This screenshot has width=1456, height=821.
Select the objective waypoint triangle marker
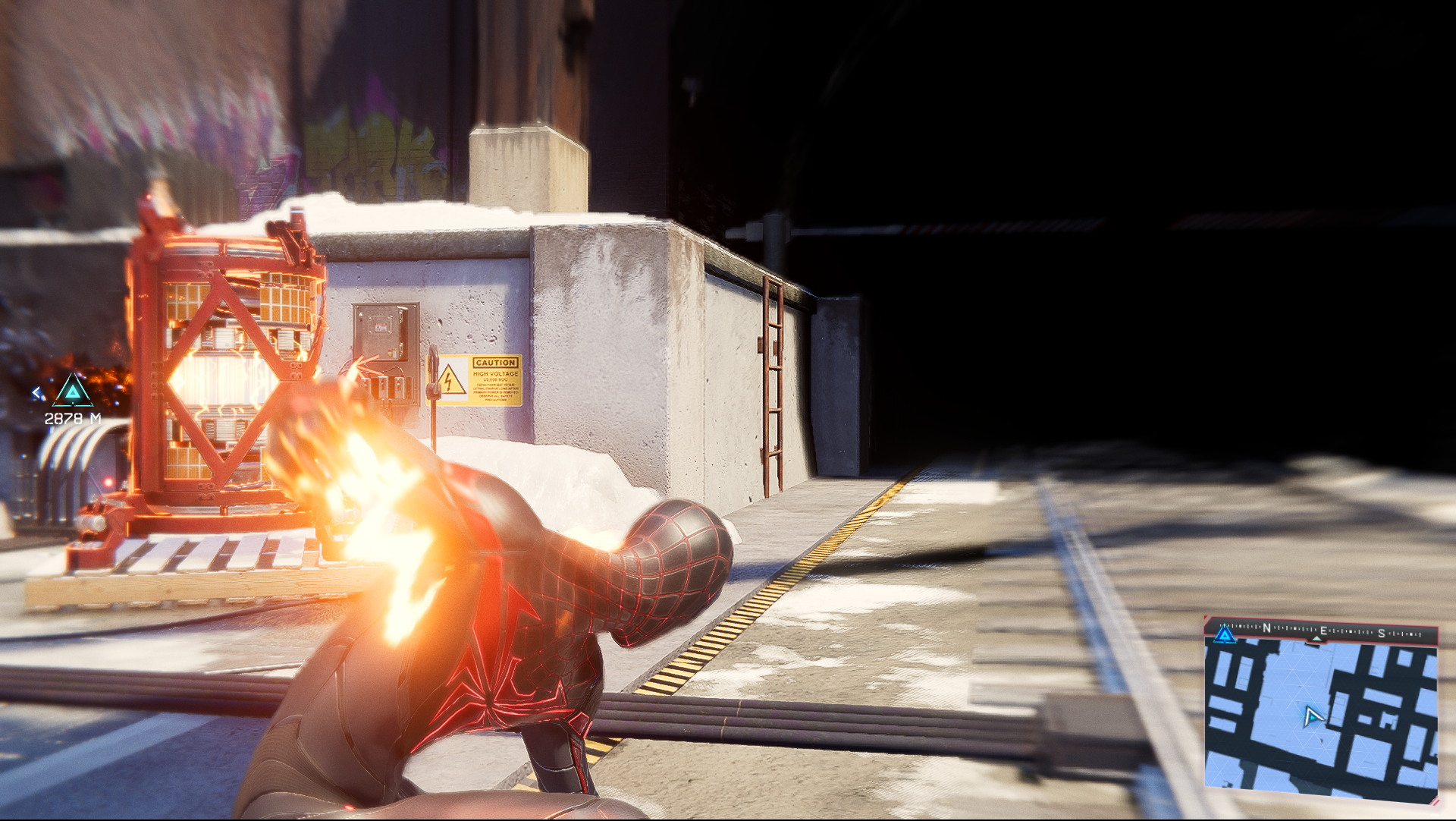[x=73, y=390]
